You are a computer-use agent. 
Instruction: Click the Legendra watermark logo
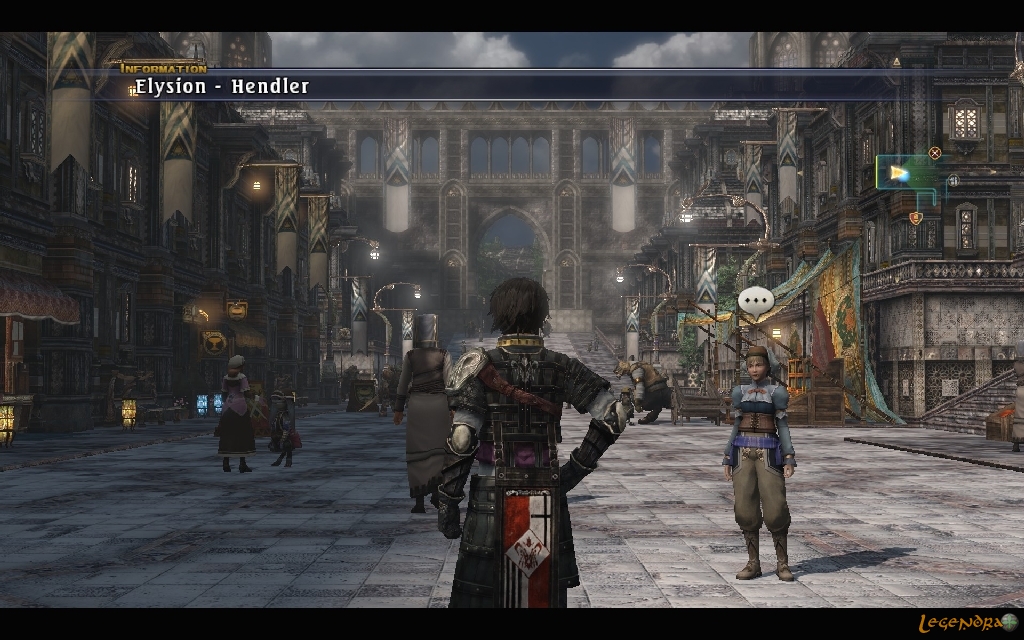[967, 623]
